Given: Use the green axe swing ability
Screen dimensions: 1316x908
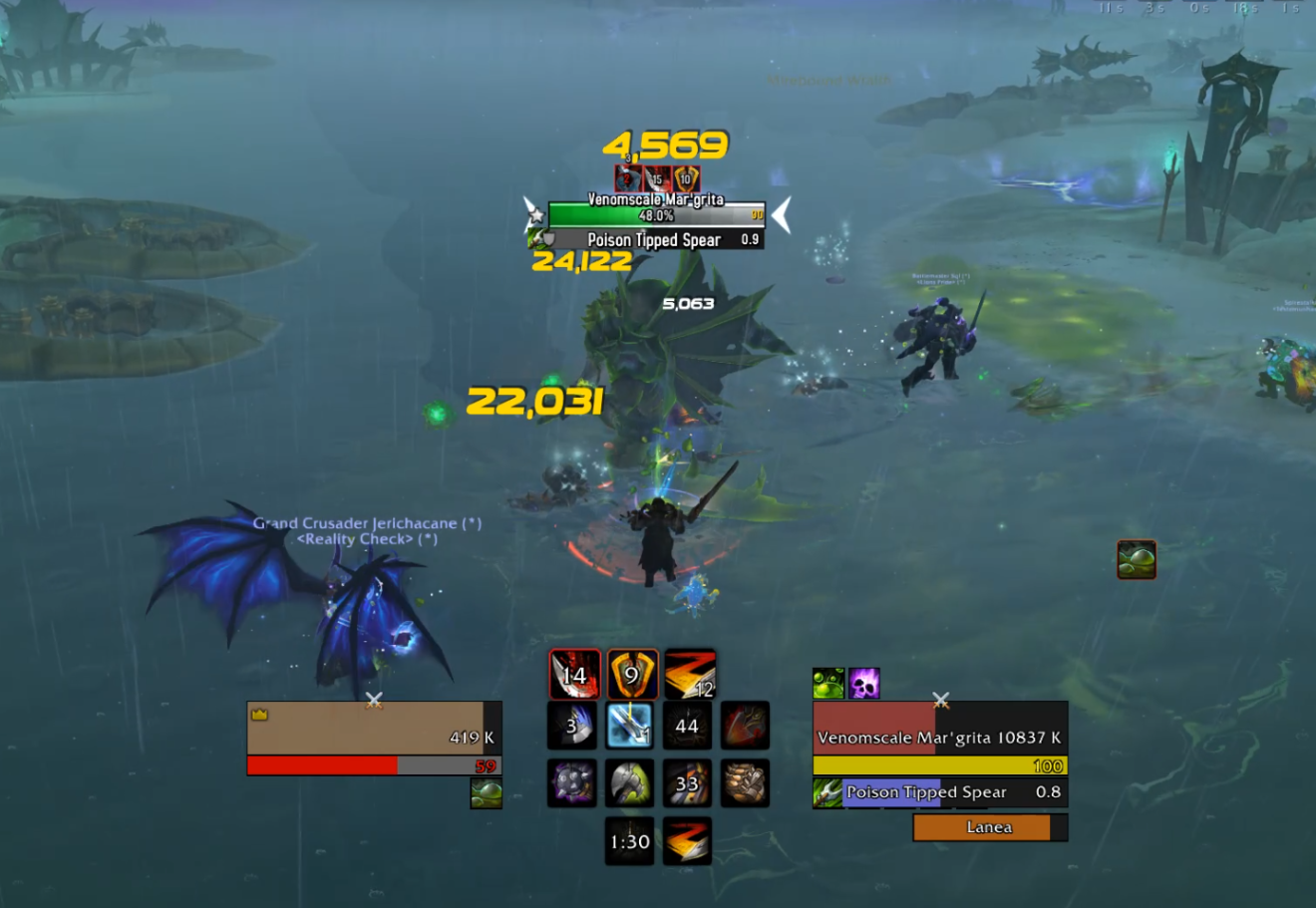Looking at the screenshot, I should (630, 783).
